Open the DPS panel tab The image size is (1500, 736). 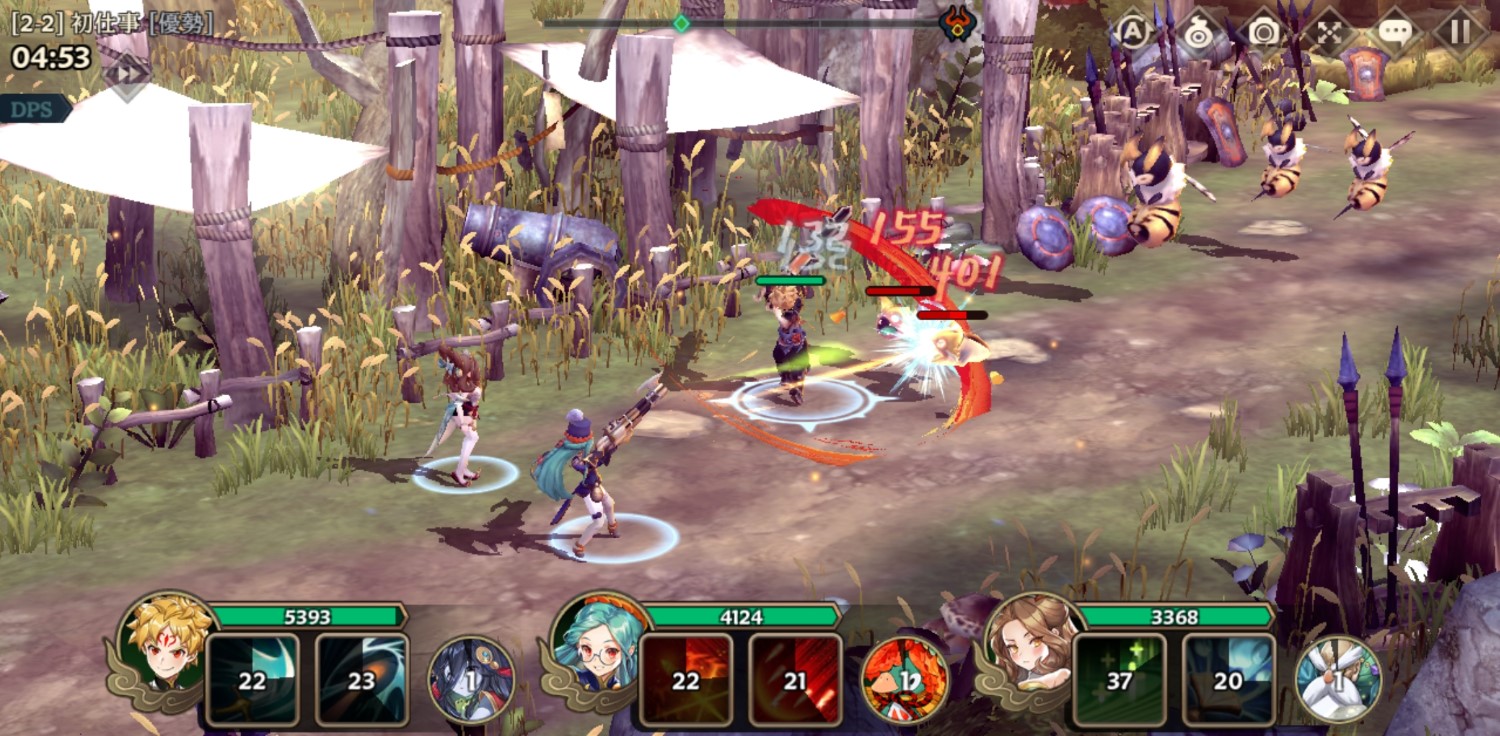[32, 109]
